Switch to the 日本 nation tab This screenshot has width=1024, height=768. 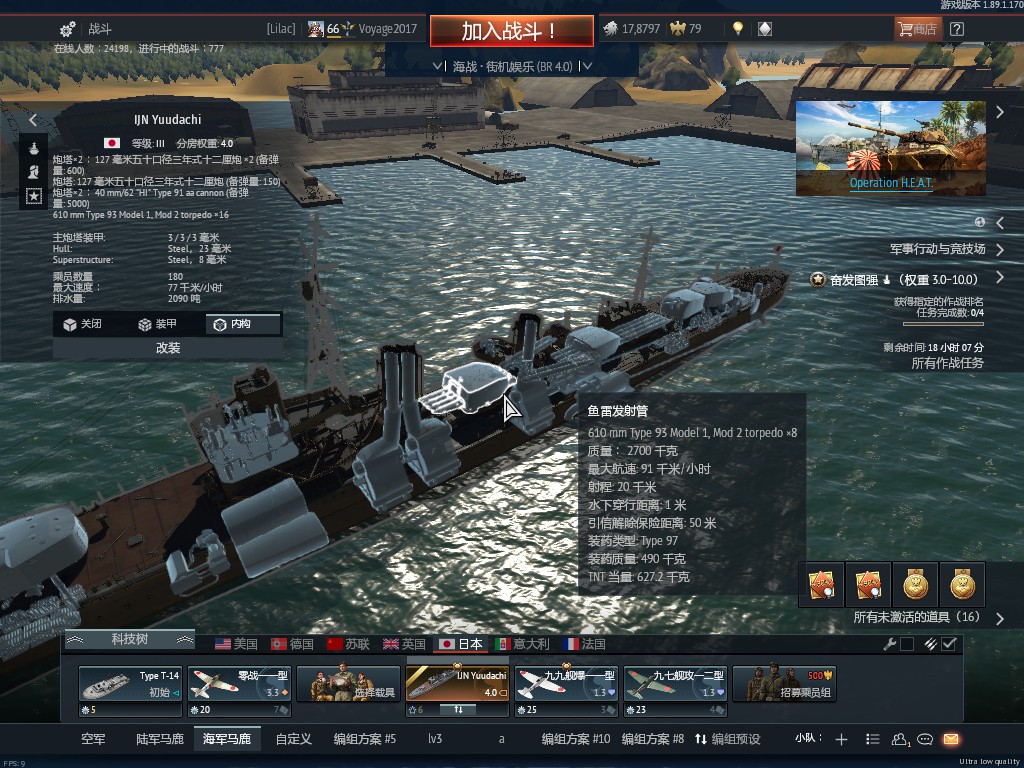tap(461, 644)
